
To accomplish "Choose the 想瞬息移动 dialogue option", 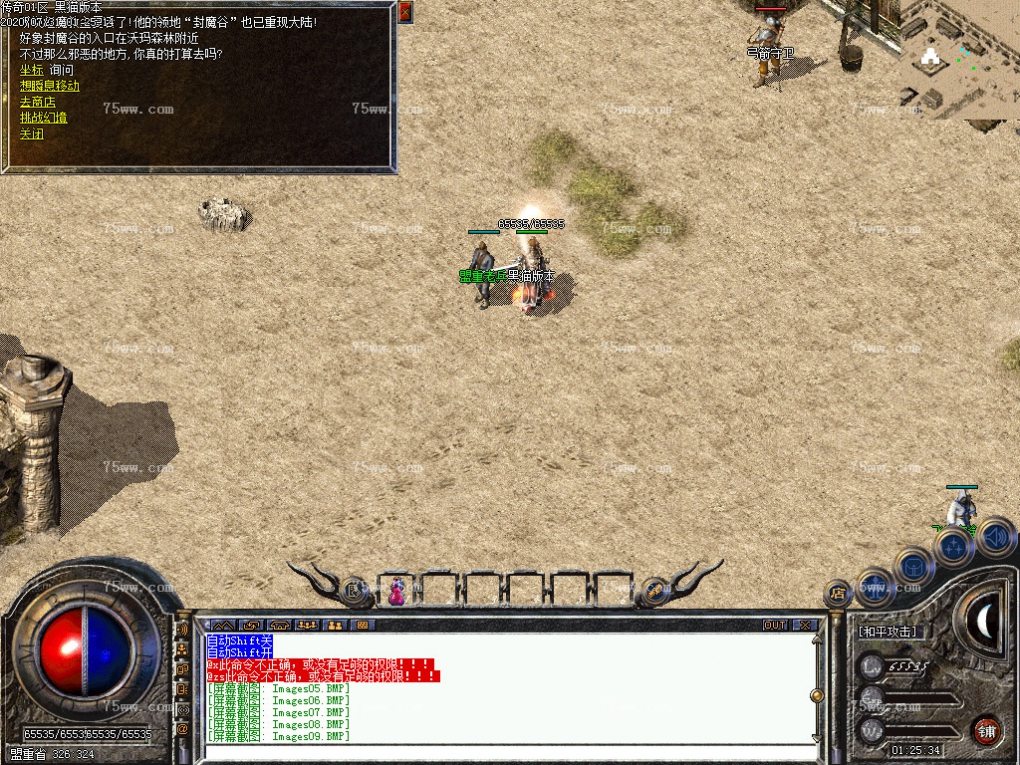I will point(49,86).
